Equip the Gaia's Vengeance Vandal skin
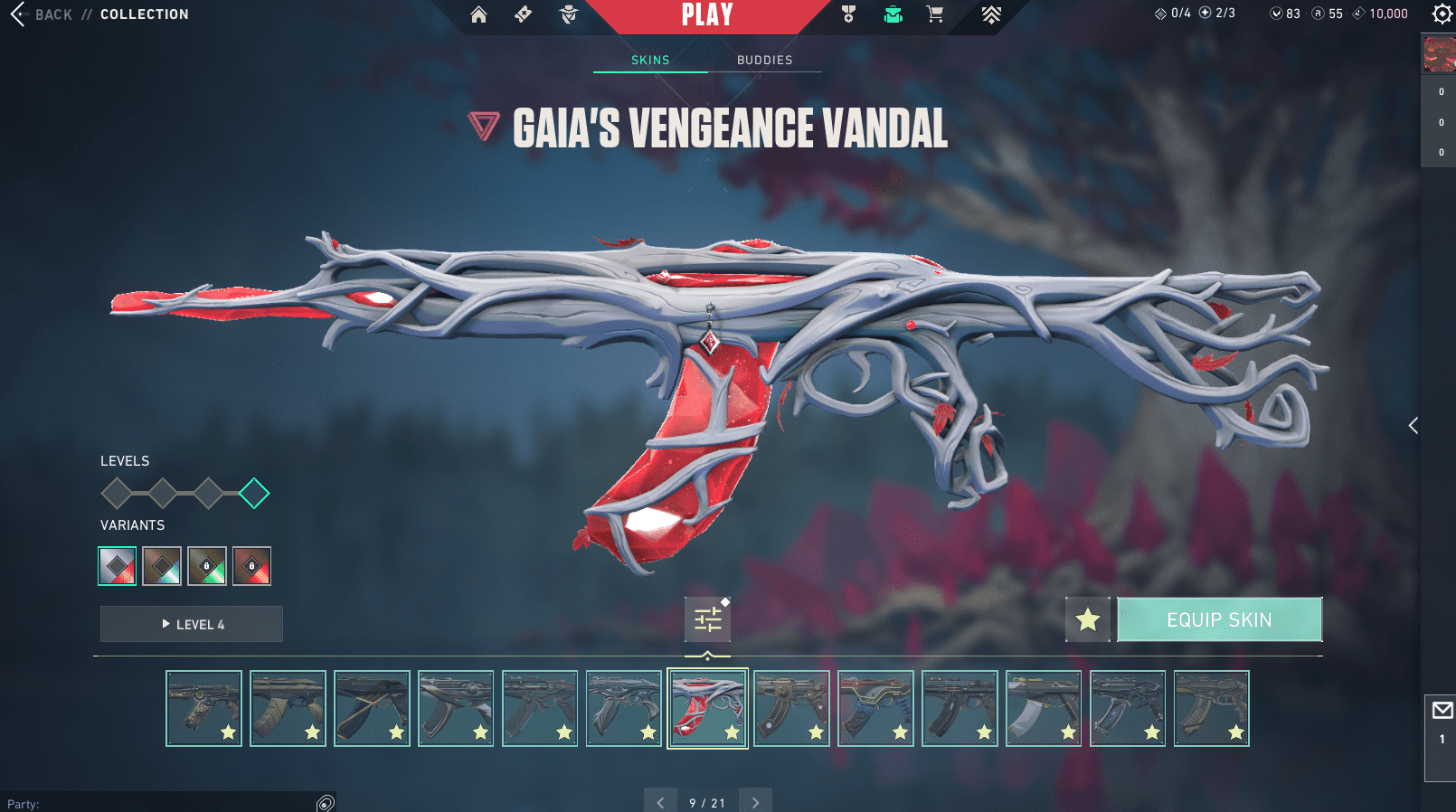This screenshot has width=1456, height=812. tap(1219, 619)
